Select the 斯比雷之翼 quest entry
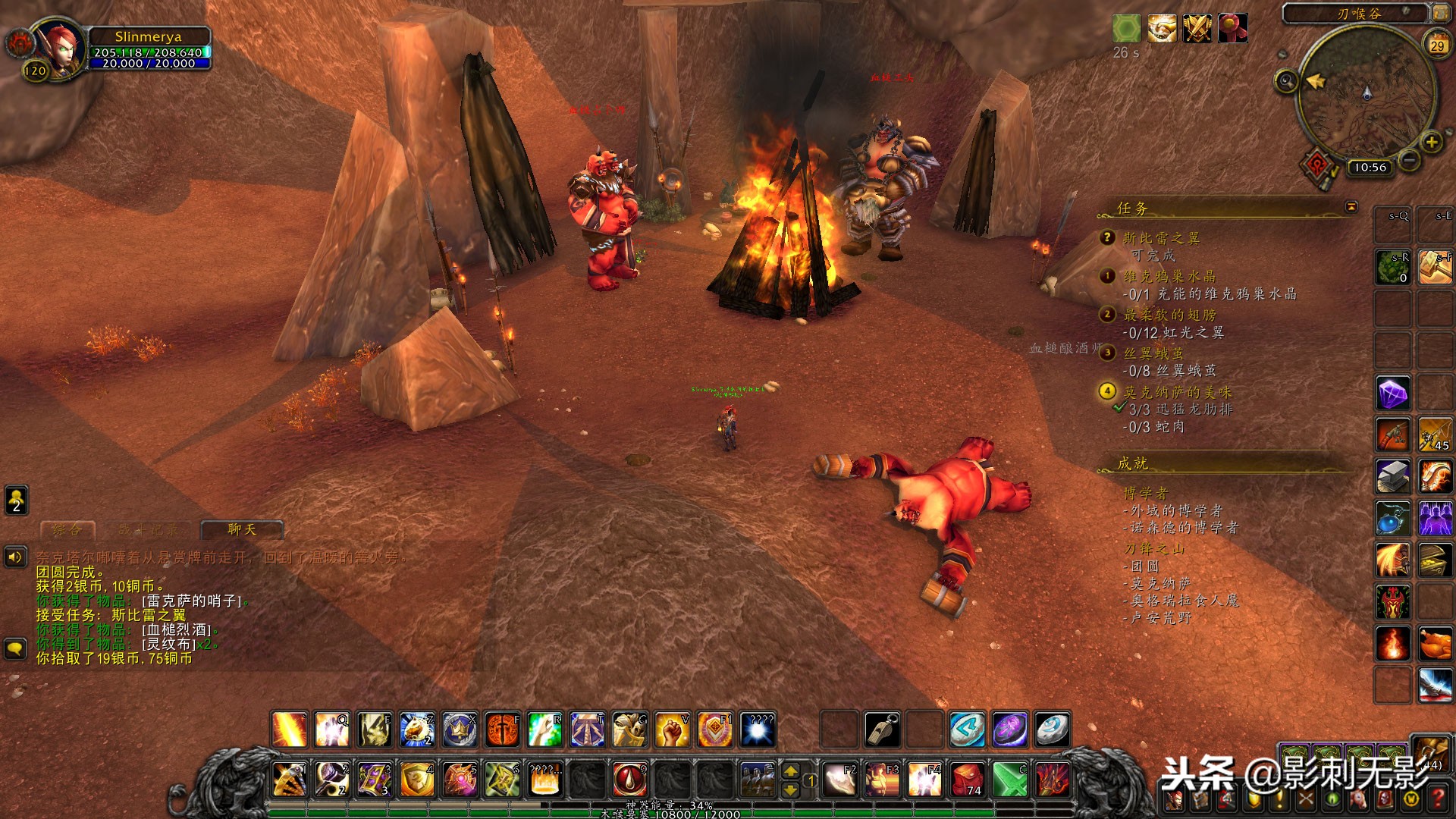Image resolution: width=1456 pixels, height=819 pixels. (1161, 238)
